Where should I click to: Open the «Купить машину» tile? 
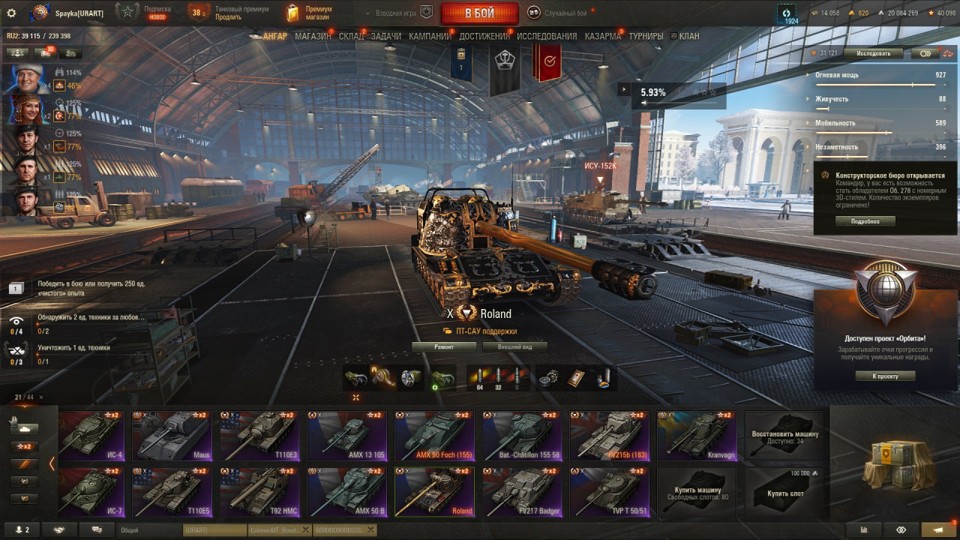pos(696,491)
